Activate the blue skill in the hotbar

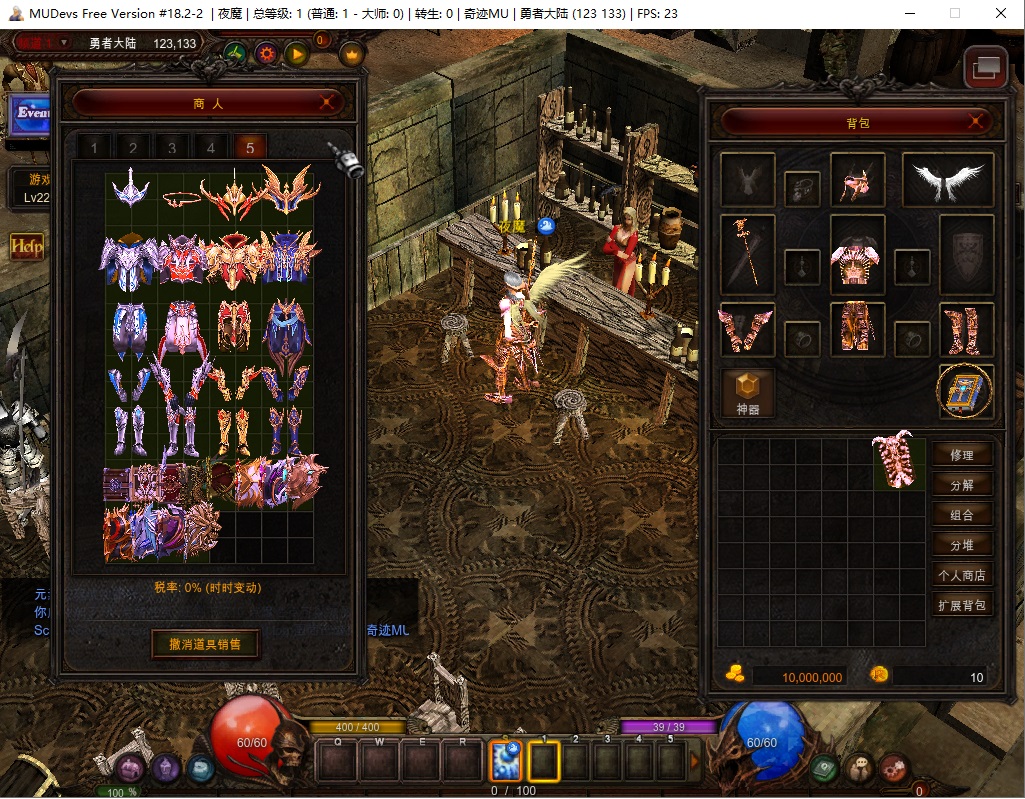click(505, 762)
